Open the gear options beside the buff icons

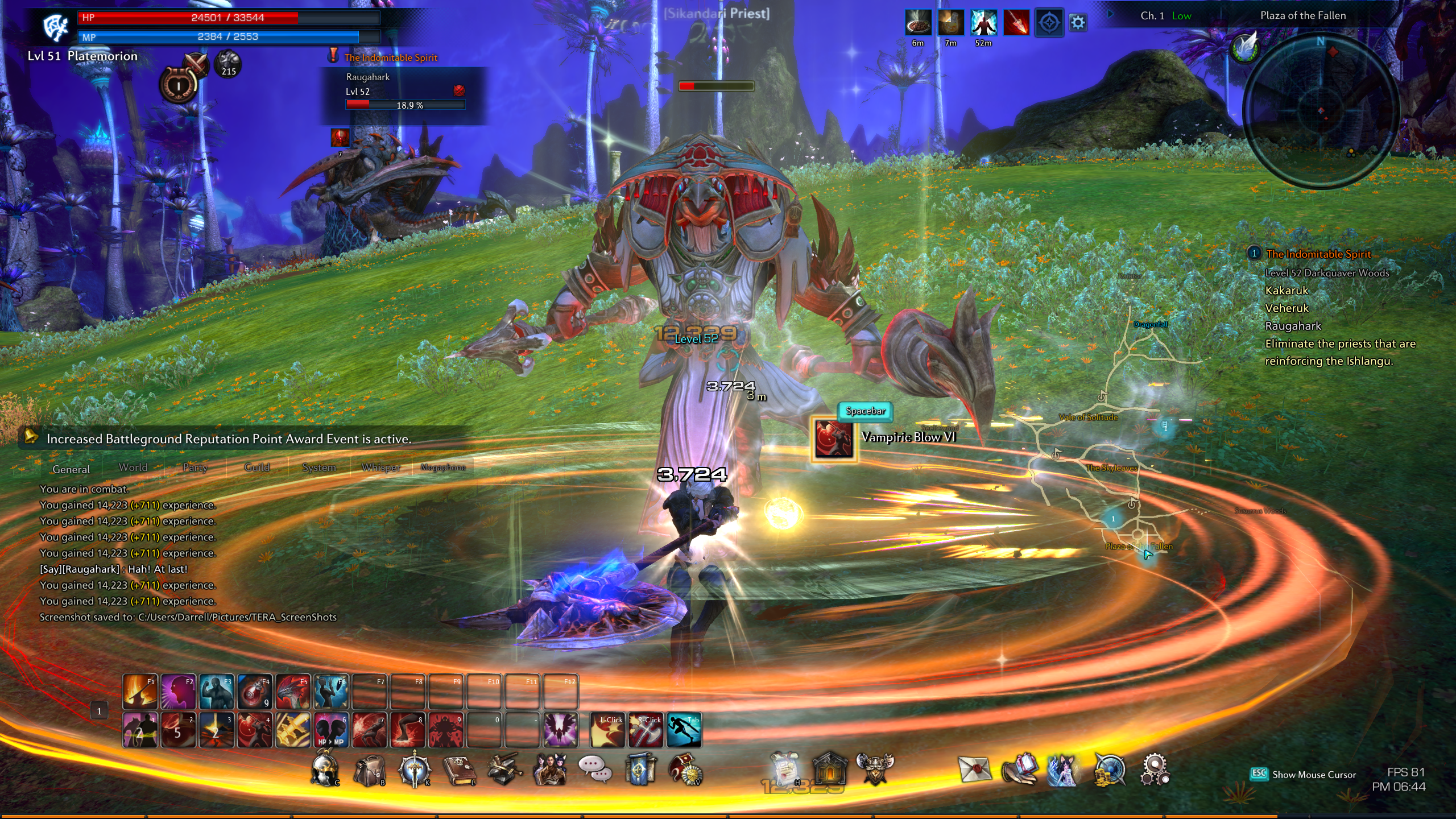click(1078, 23)
